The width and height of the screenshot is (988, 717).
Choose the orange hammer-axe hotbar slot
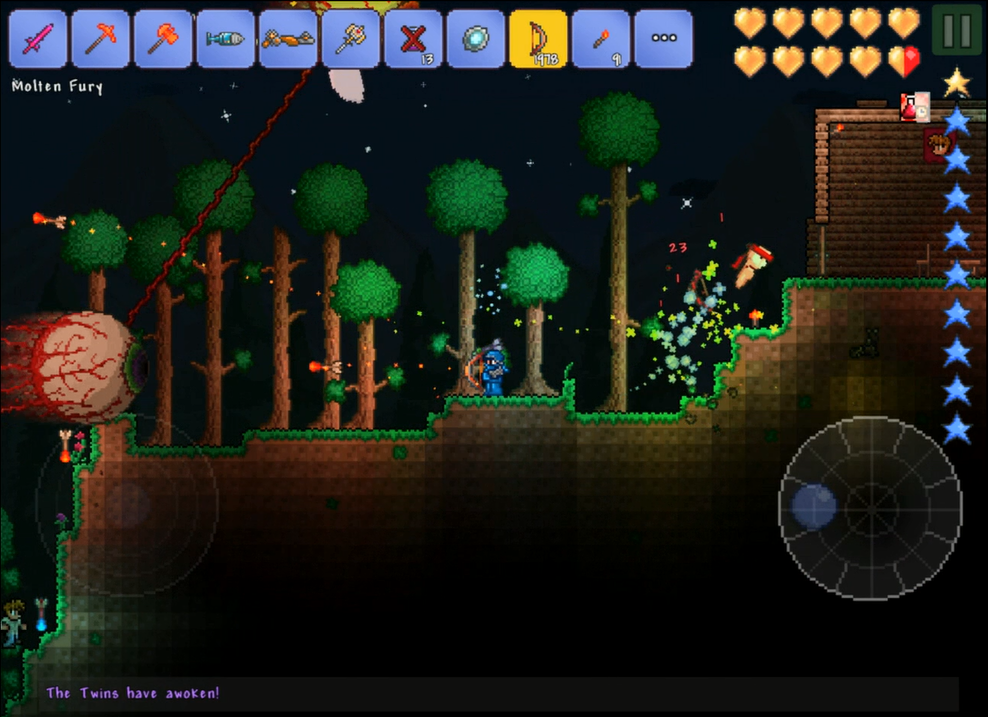point(164,39)
